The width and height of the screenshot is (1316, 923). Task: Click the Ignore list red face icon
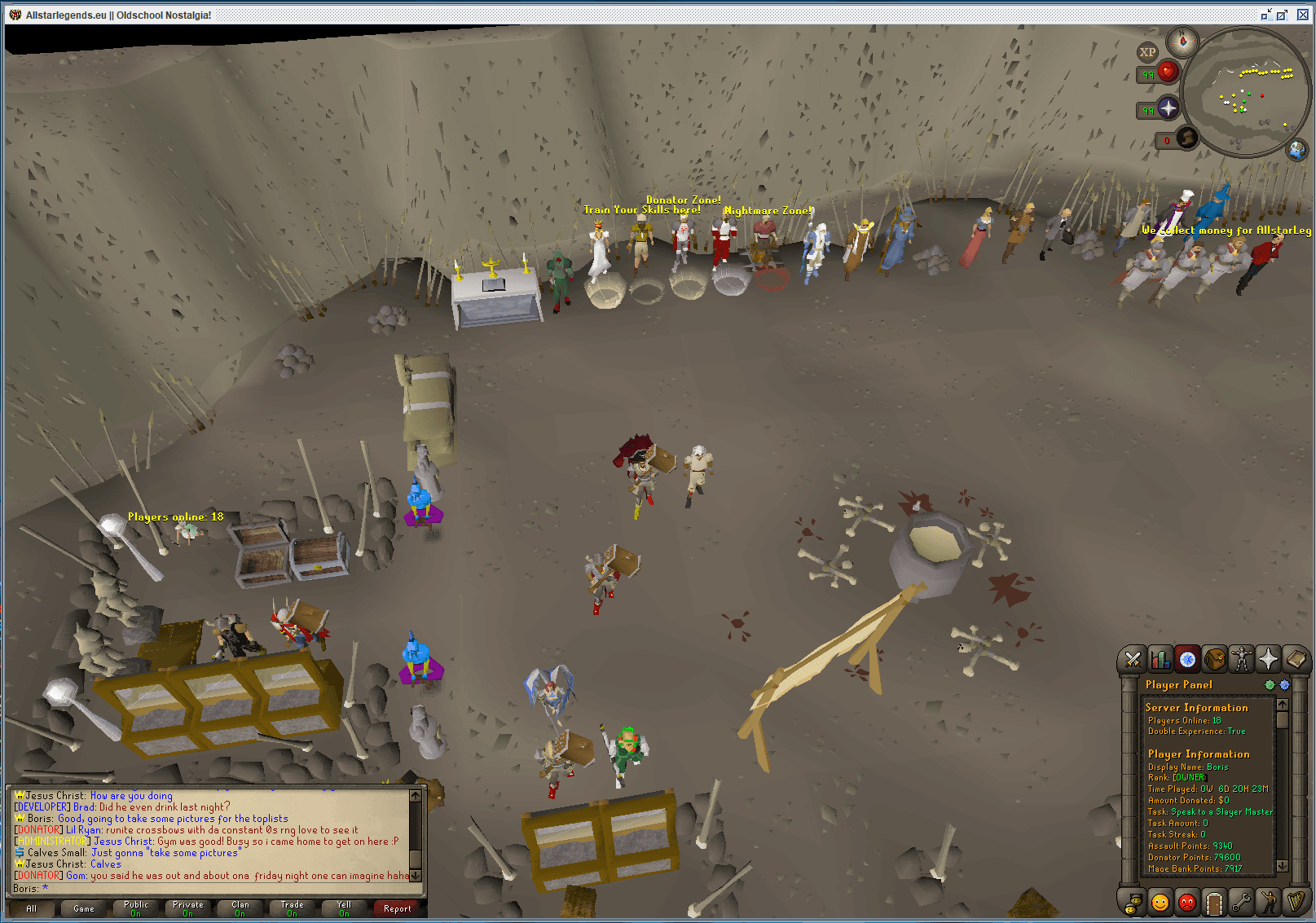pos(1188,904)
